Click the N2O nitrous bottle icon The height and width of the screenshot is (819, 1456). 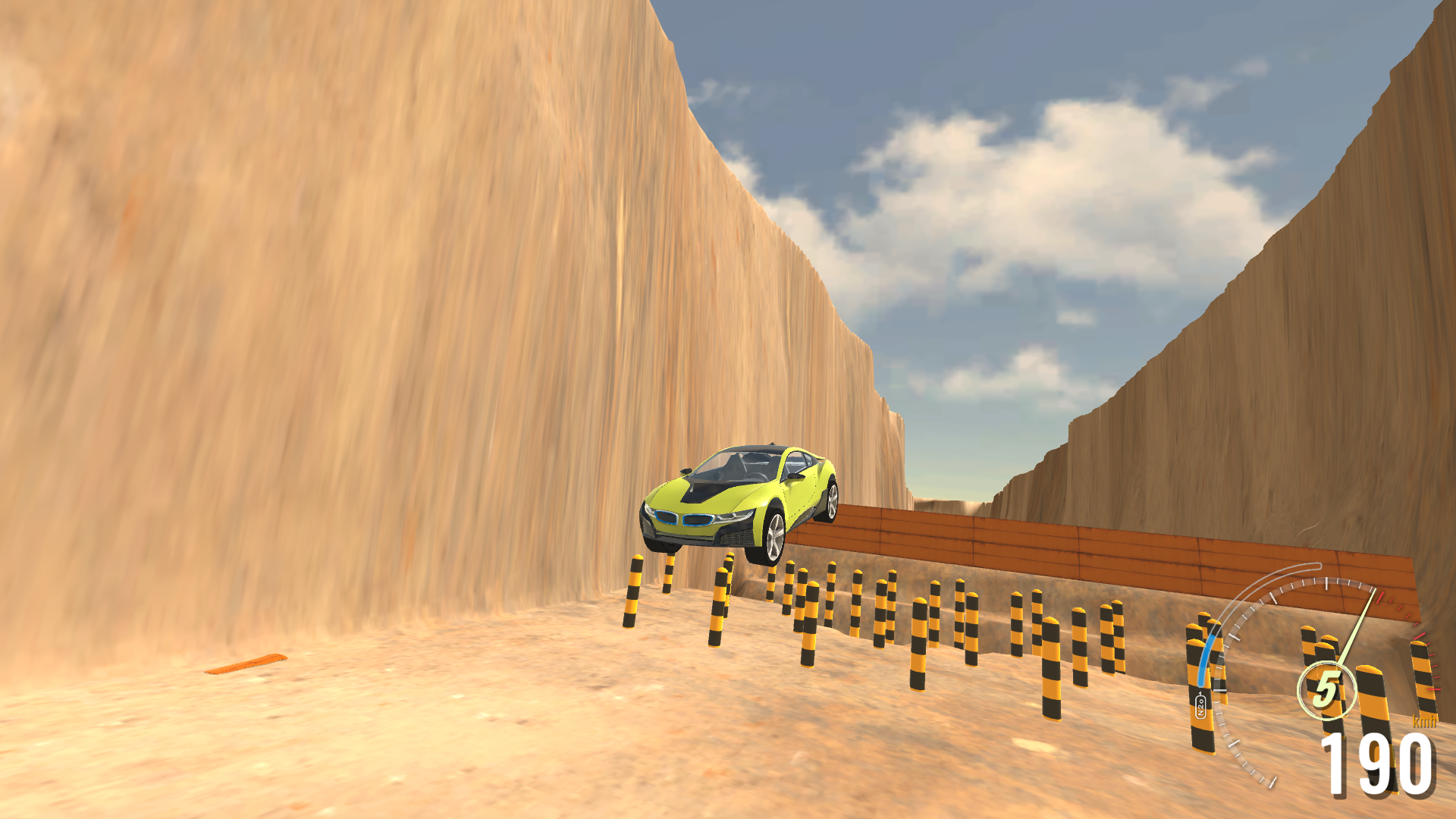tap(1200, 705)
